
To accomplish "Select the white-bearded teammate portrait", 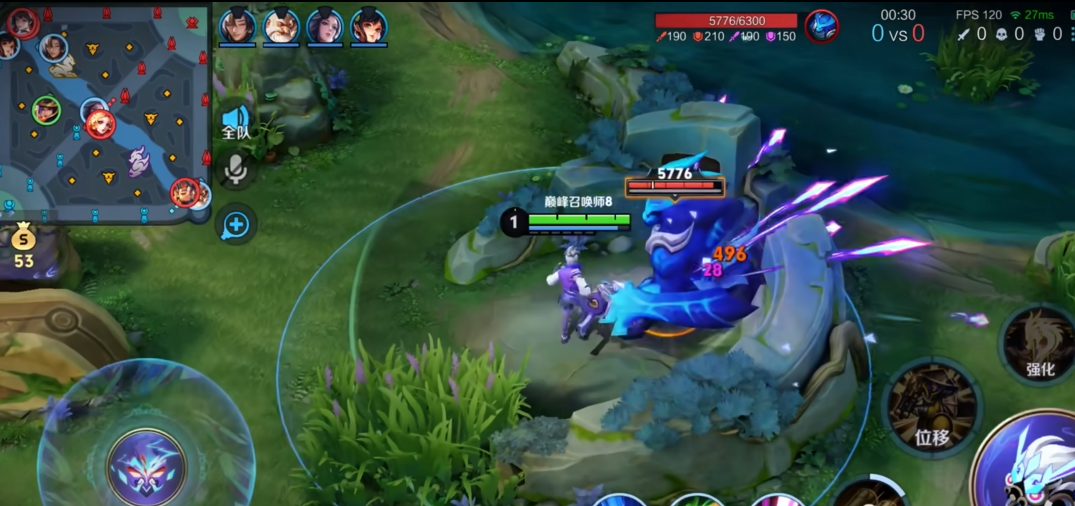I will point(281,25).
